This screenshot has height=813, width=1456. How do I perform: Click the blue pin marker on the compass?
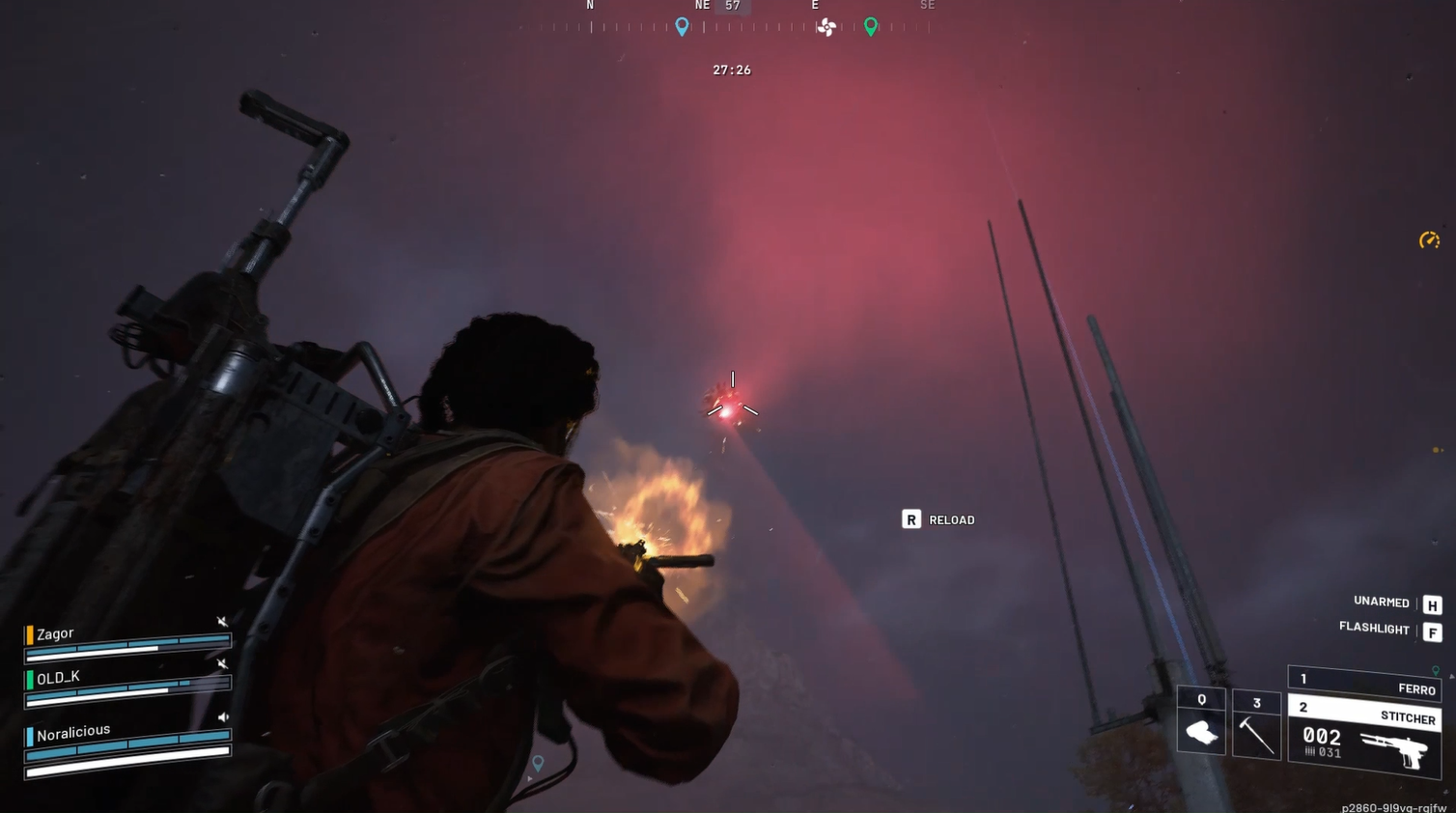pyautogui.click(x=682, y=27)
